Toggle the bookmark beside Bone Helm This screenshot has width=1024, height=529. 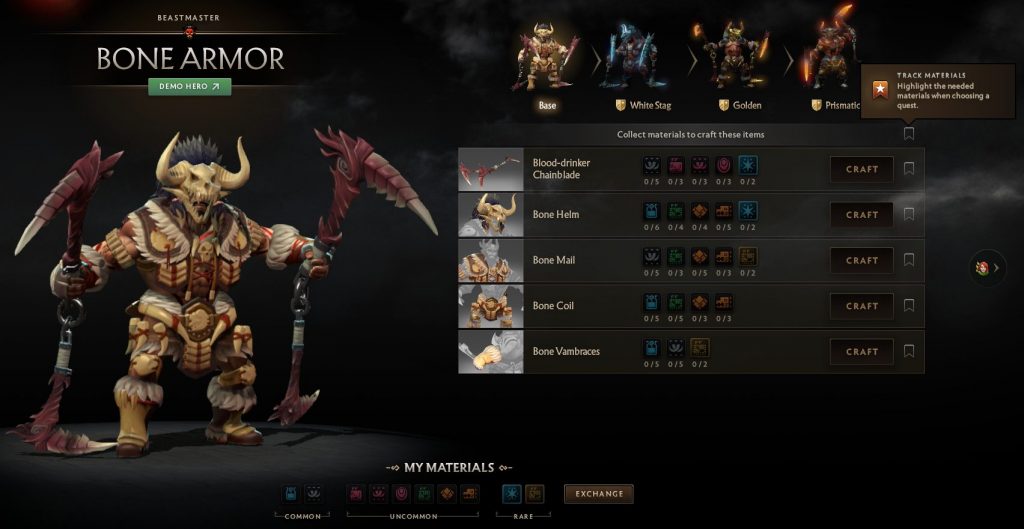pyautogui.click(x=909, y=214)
